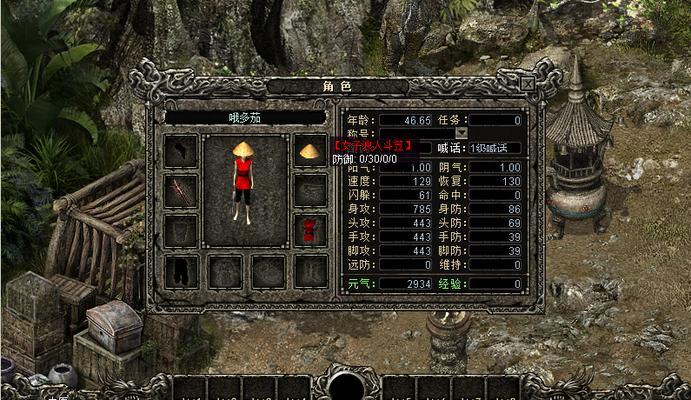Close the character panel with the X button

(527, 85)
